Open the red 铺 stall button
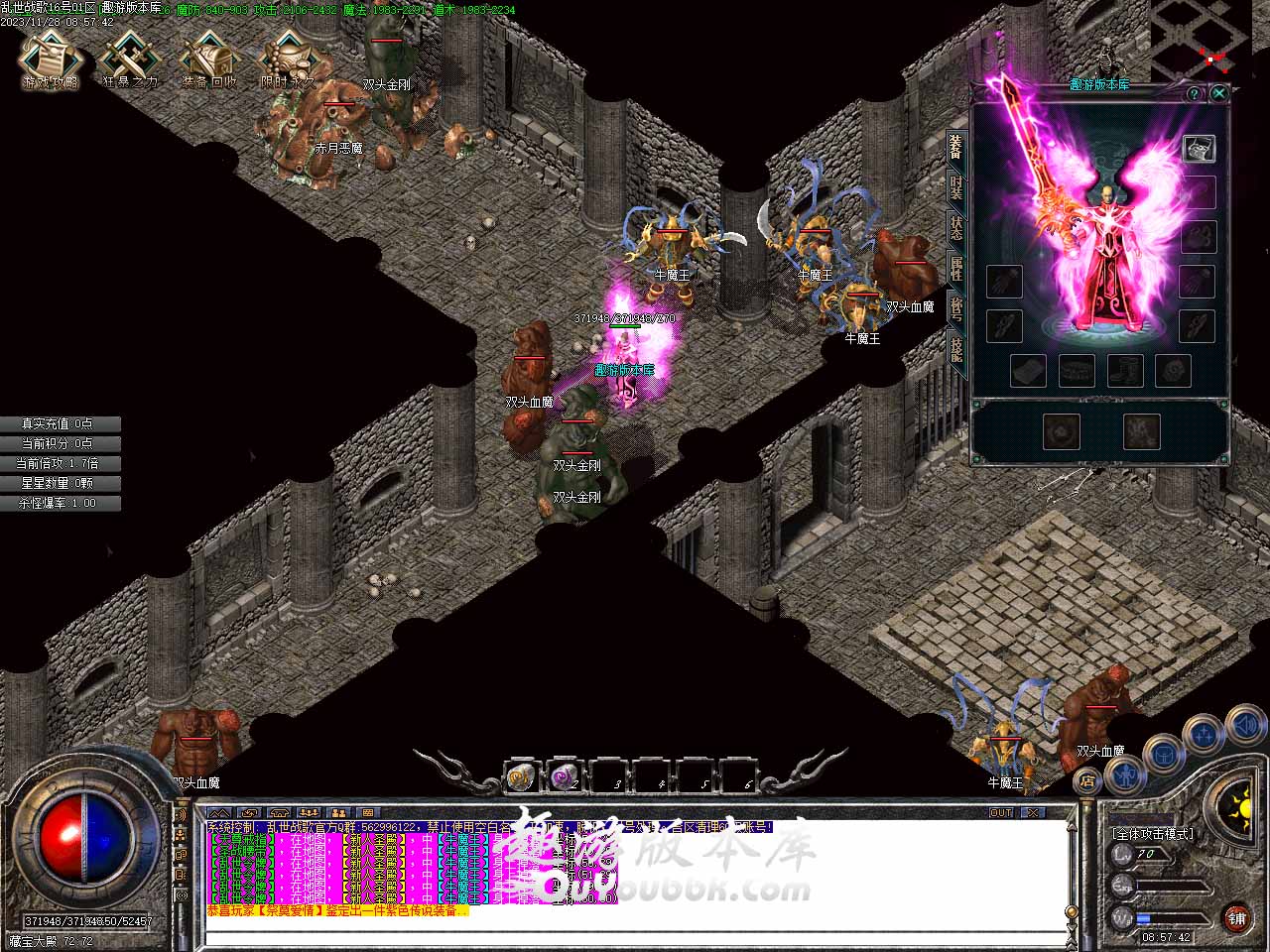This screenshot has width=1270, height=952. click(1236, 916)
